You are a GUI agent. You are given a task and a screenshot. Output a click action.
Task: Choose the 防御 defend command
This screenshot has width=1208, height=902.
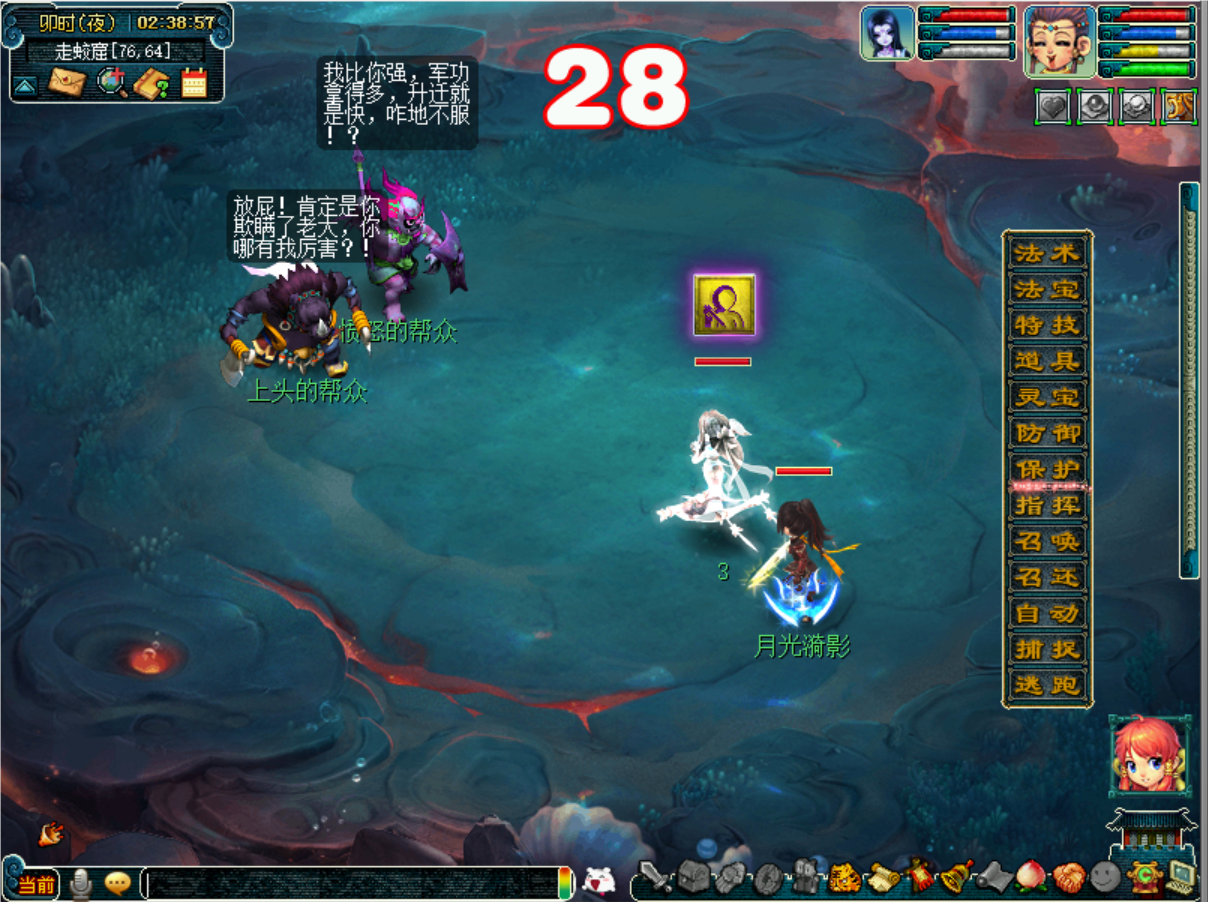point(1047,434)
